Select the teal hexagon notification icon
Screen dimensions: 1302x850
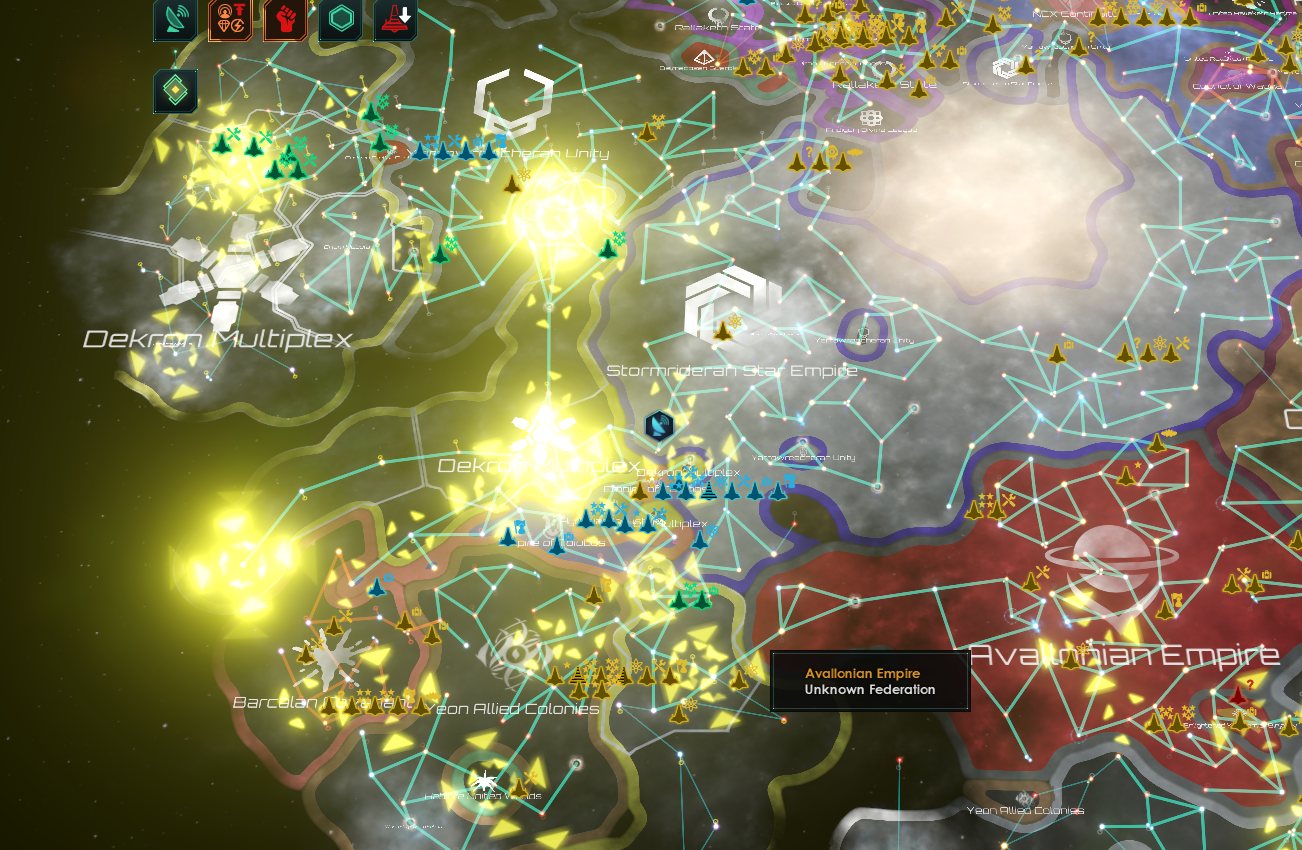click(x=340, y=20)
